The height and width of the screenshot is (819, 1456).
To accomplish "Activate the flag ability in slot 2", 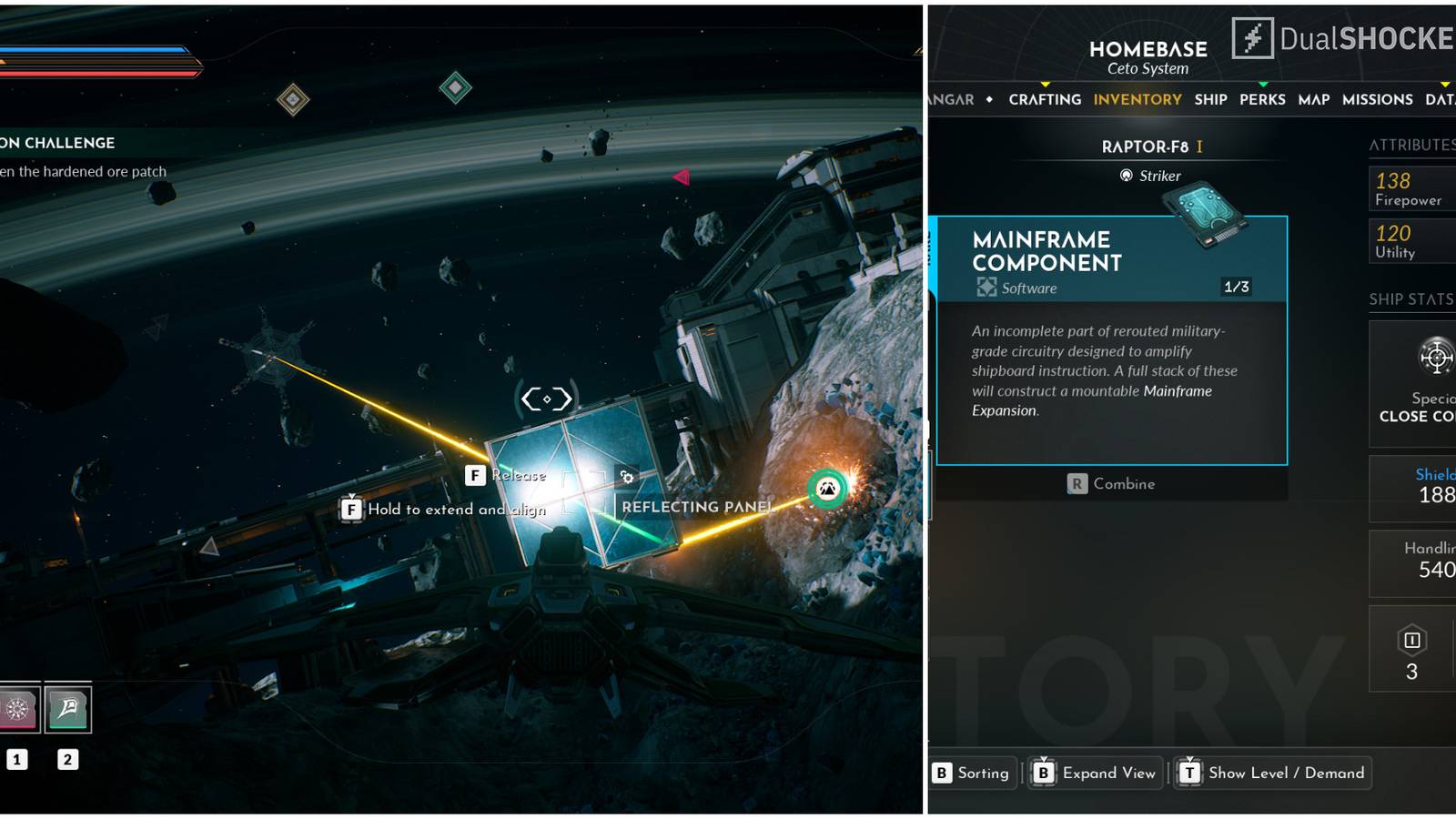I will click(x=68, y=709).
